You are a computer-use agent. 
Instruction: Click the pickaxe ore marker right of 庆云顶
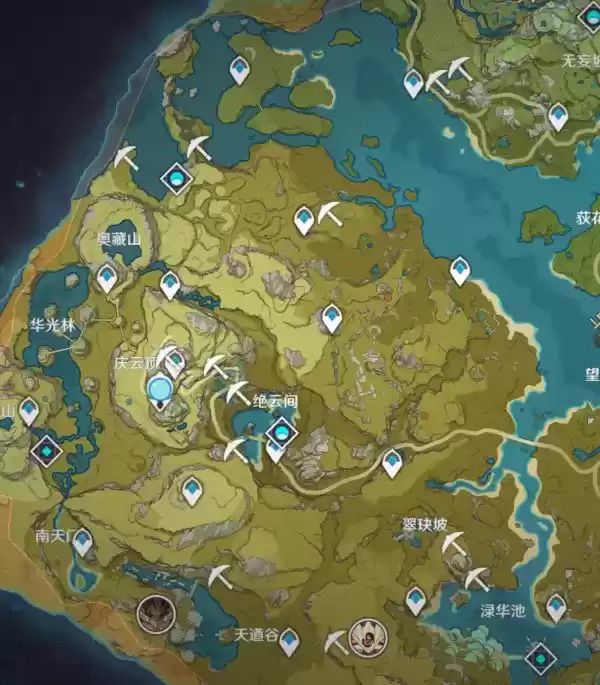[217, 366]
